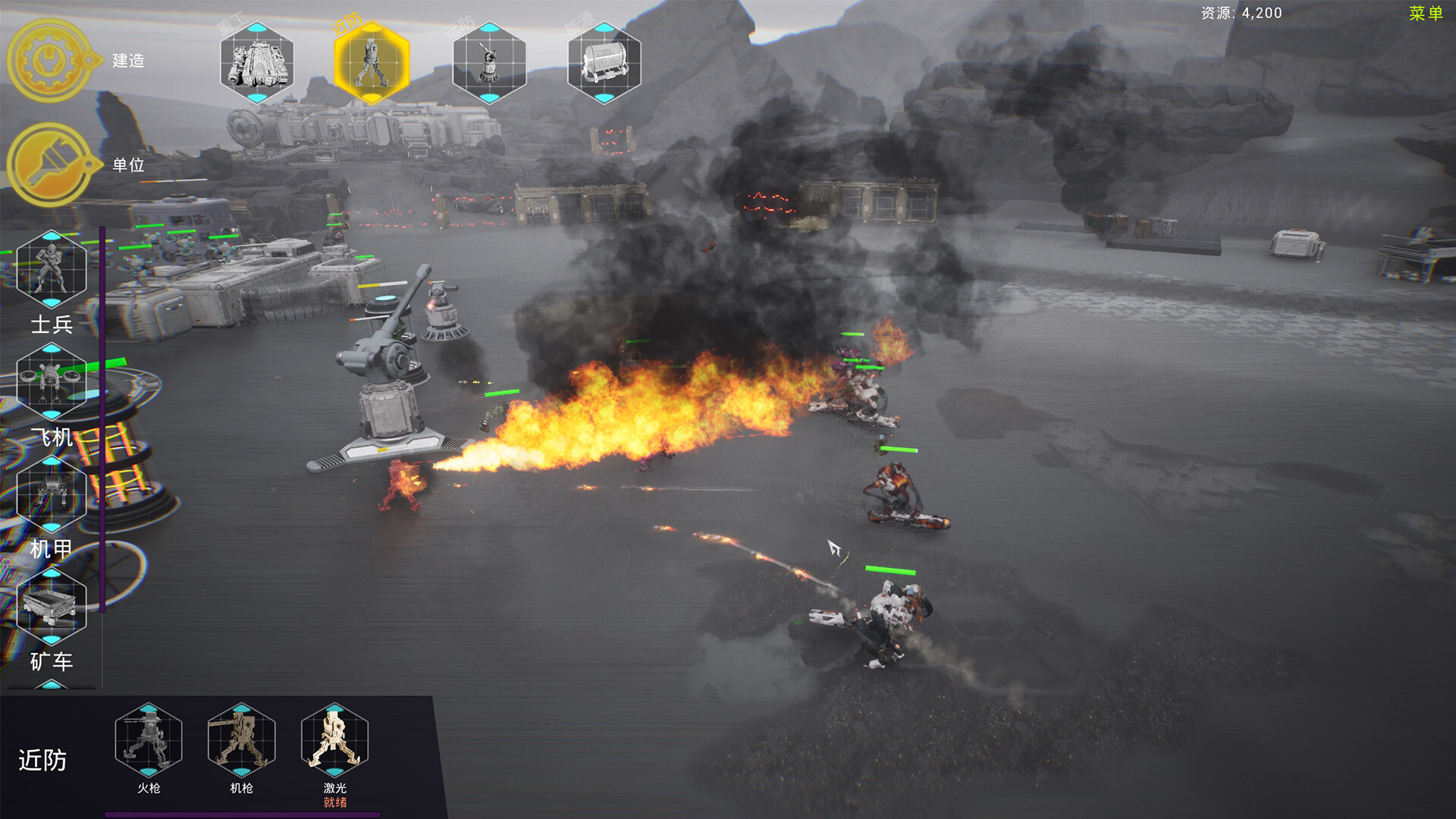
Task: Open the 菜单 menu
Action: [1425, 14]
